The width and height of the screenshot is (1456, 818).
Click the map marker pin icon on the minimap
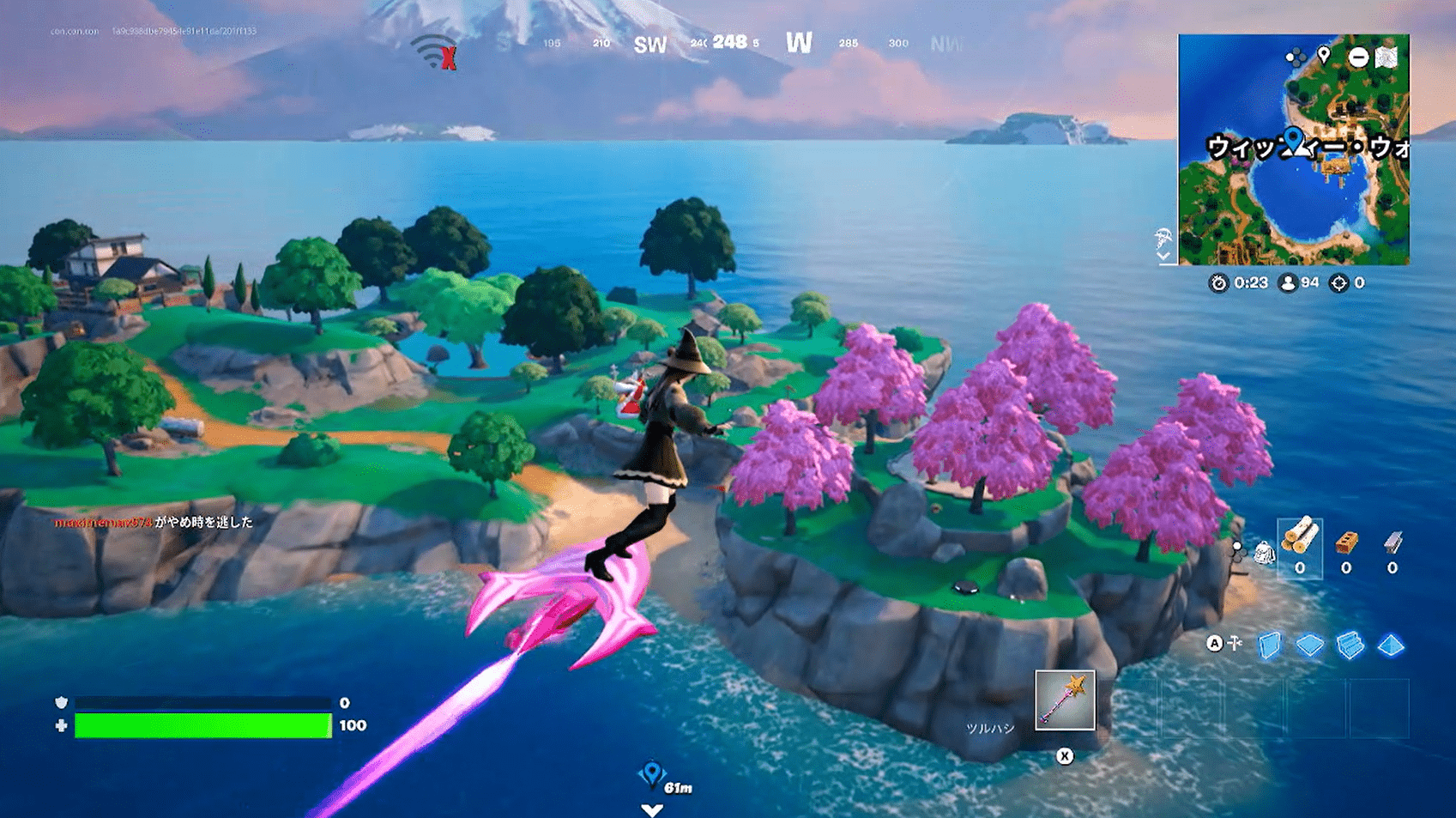coord(1324,56)
